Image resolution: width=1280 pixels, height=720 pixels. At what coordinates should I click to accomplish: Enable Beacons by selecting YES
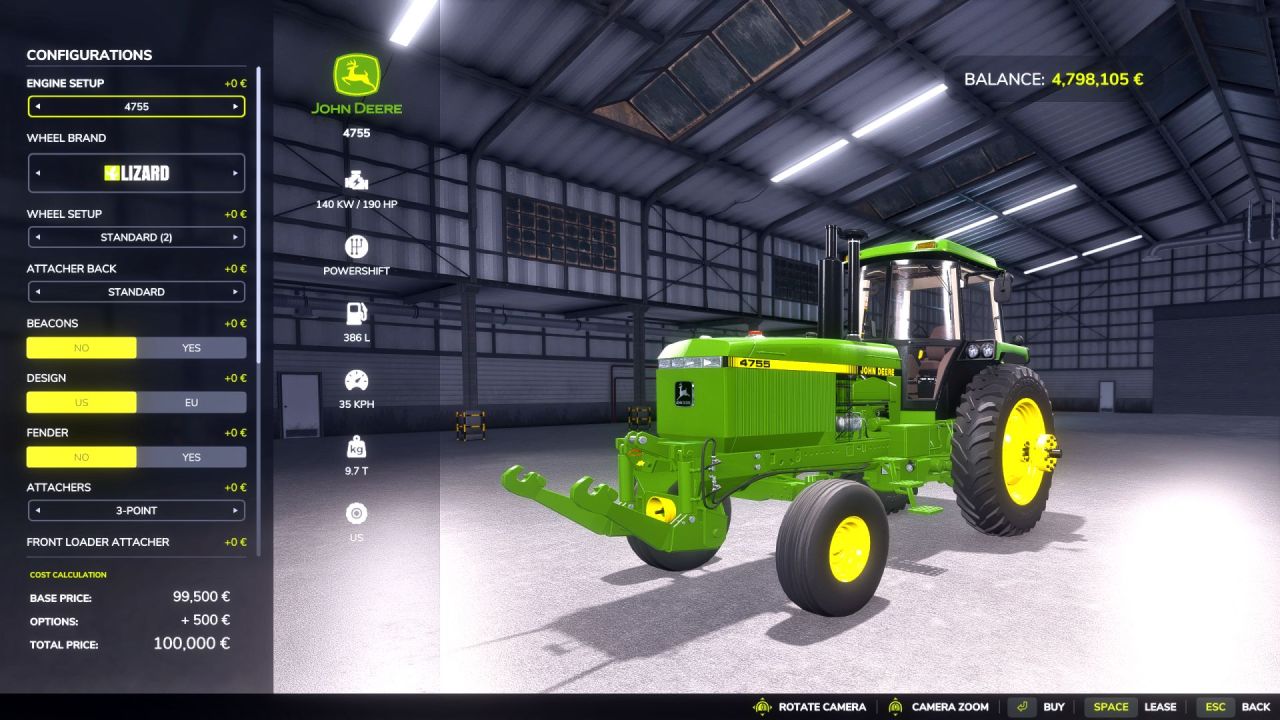click(x=192, y=347)
